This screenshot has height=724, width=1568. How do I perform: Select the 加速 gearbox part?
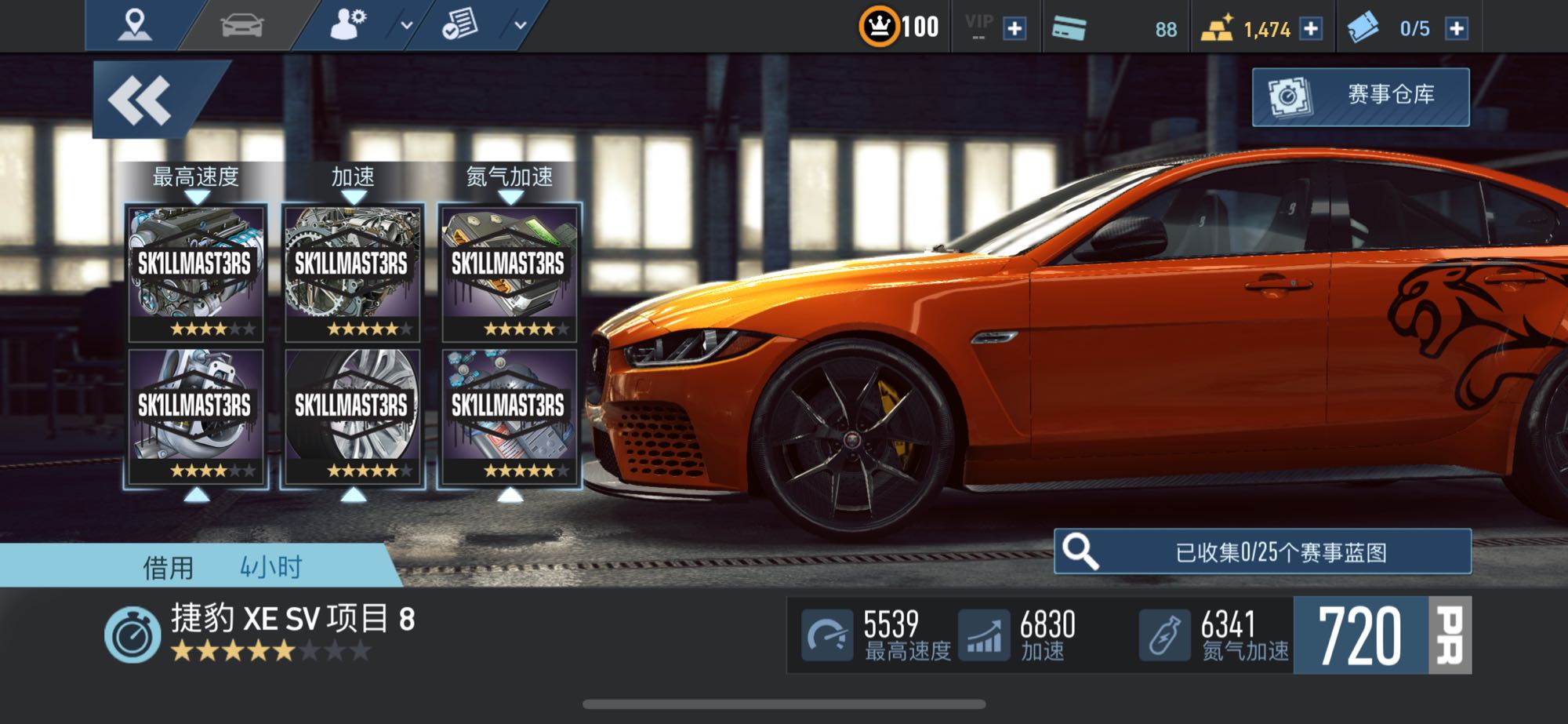353,272
